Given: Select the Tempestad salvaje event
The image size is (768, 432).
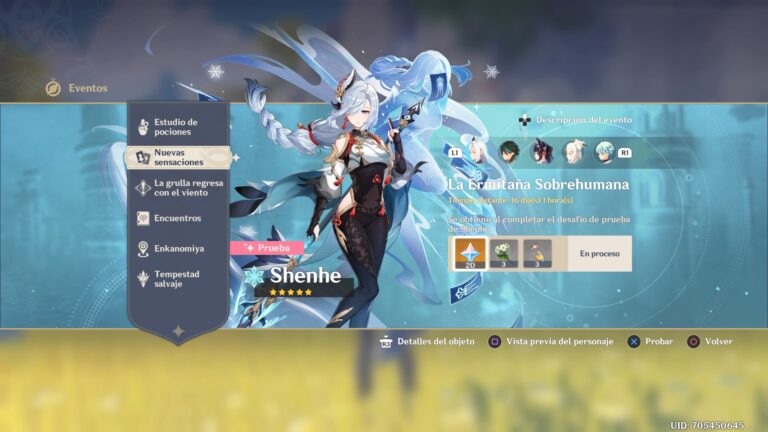Looking at the screenshot, I should [x=176, y=278].
